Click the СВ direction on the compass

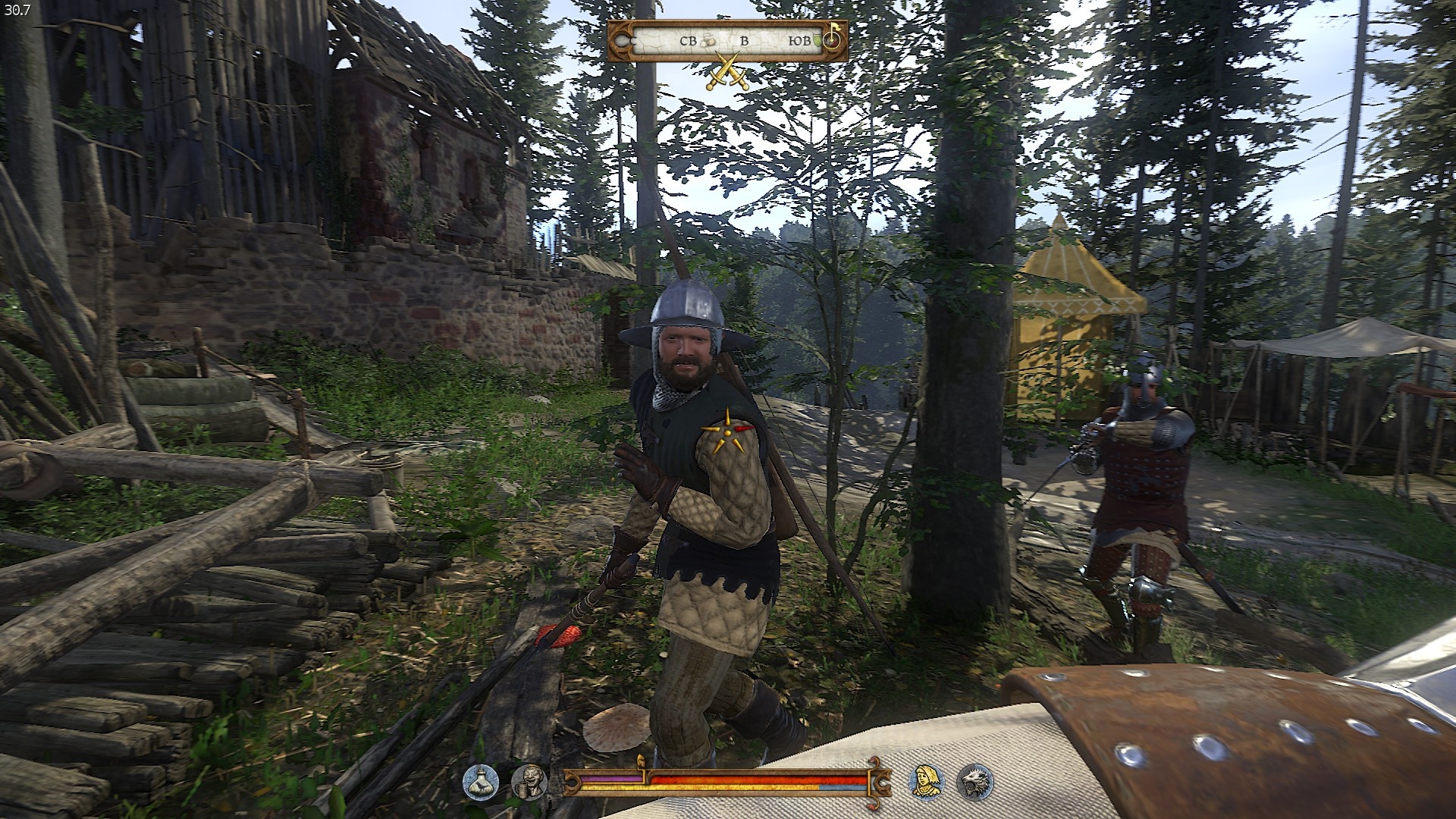click(x=689, y=41)
